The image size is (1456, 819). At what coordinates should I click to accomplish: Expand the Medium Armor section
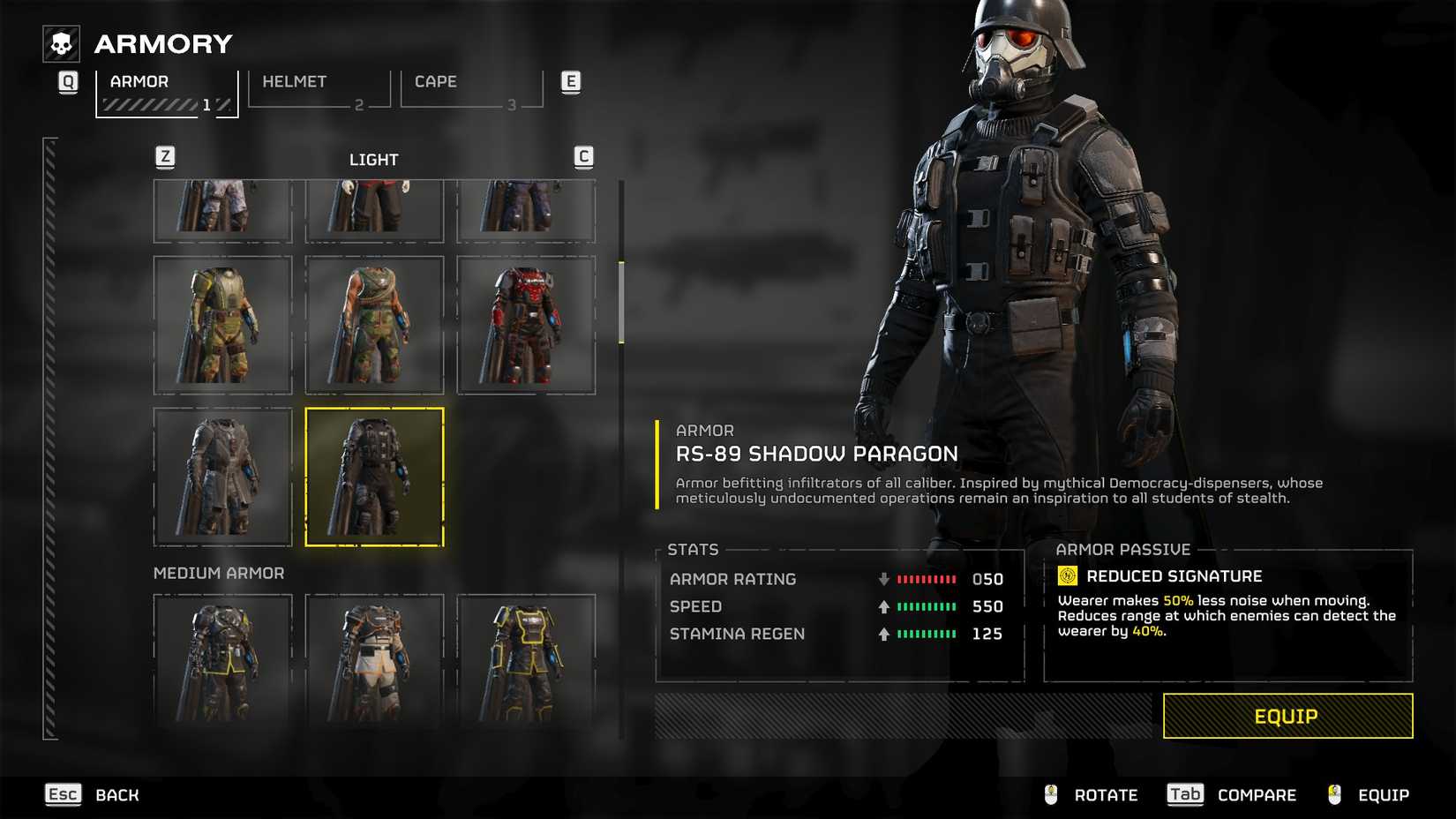point(219,573)
